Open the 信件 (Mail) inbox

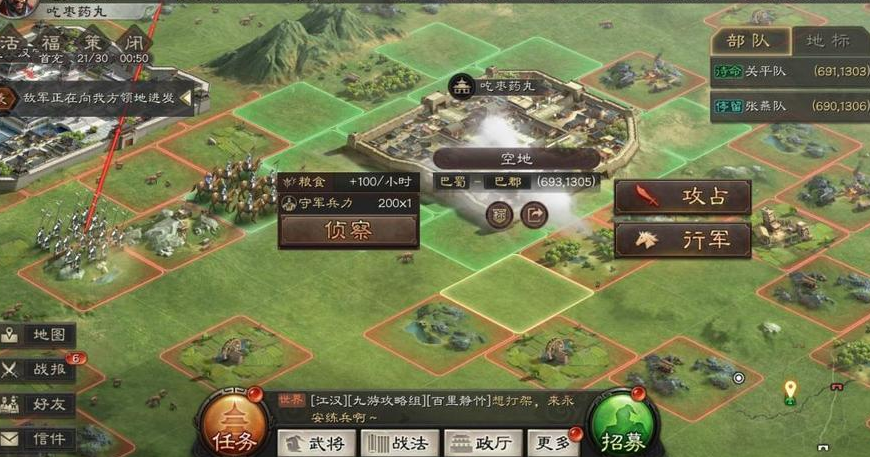[39, 439]
